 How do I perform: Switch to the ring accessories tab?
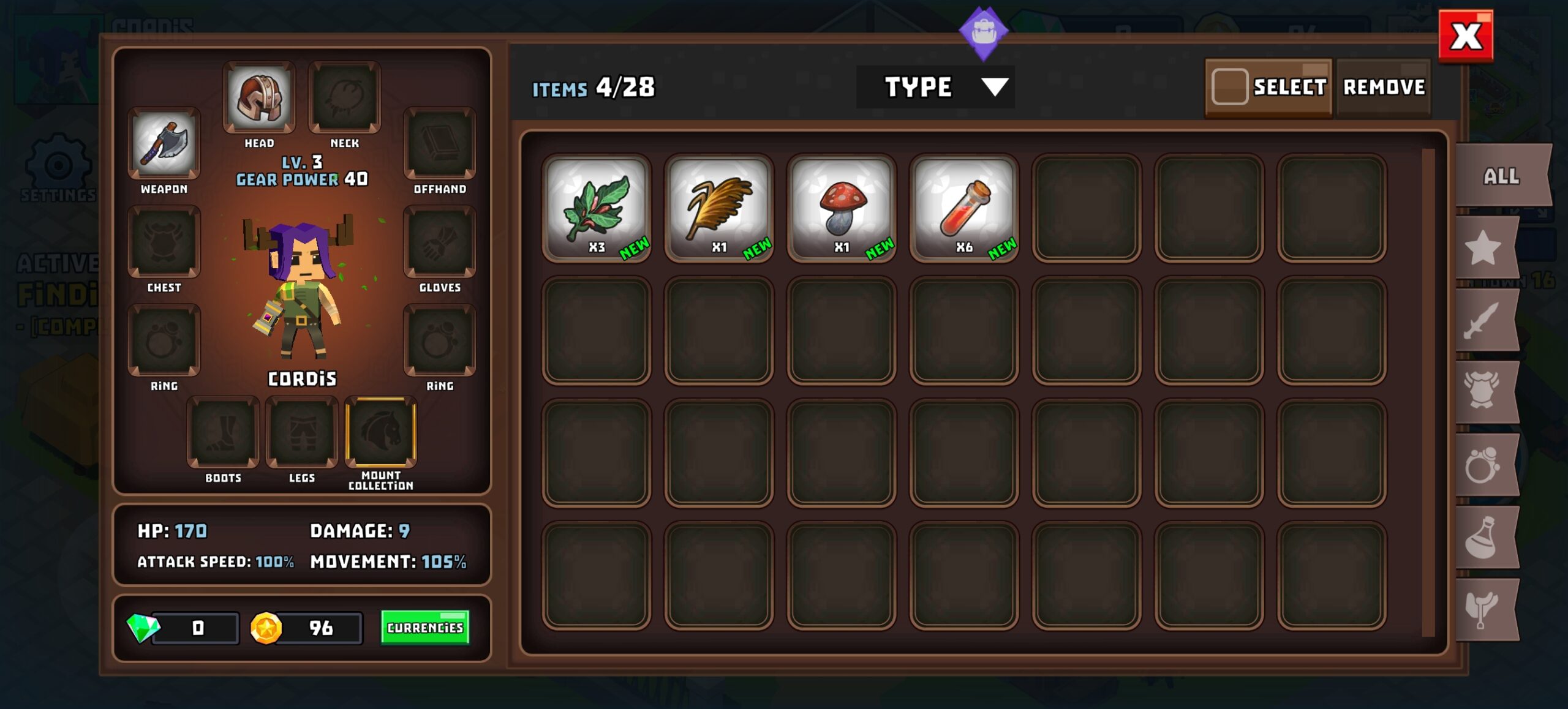[x=1483, y=465]
